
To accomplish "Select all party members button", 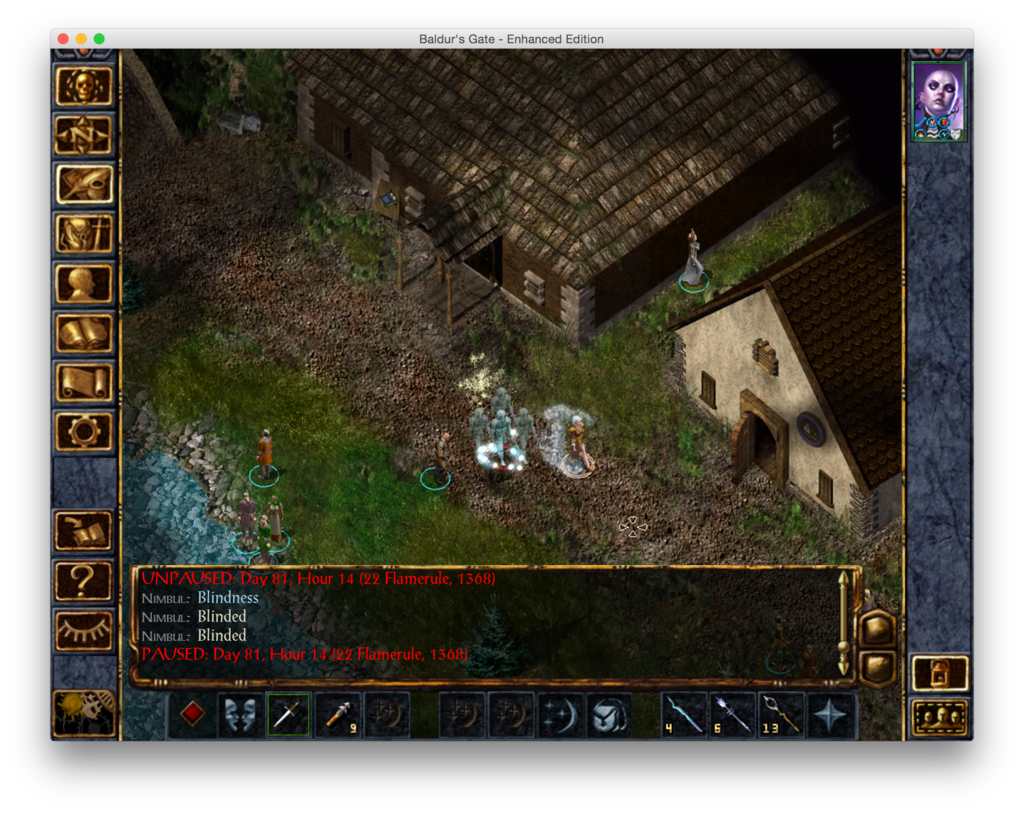I will click(940, 717).
